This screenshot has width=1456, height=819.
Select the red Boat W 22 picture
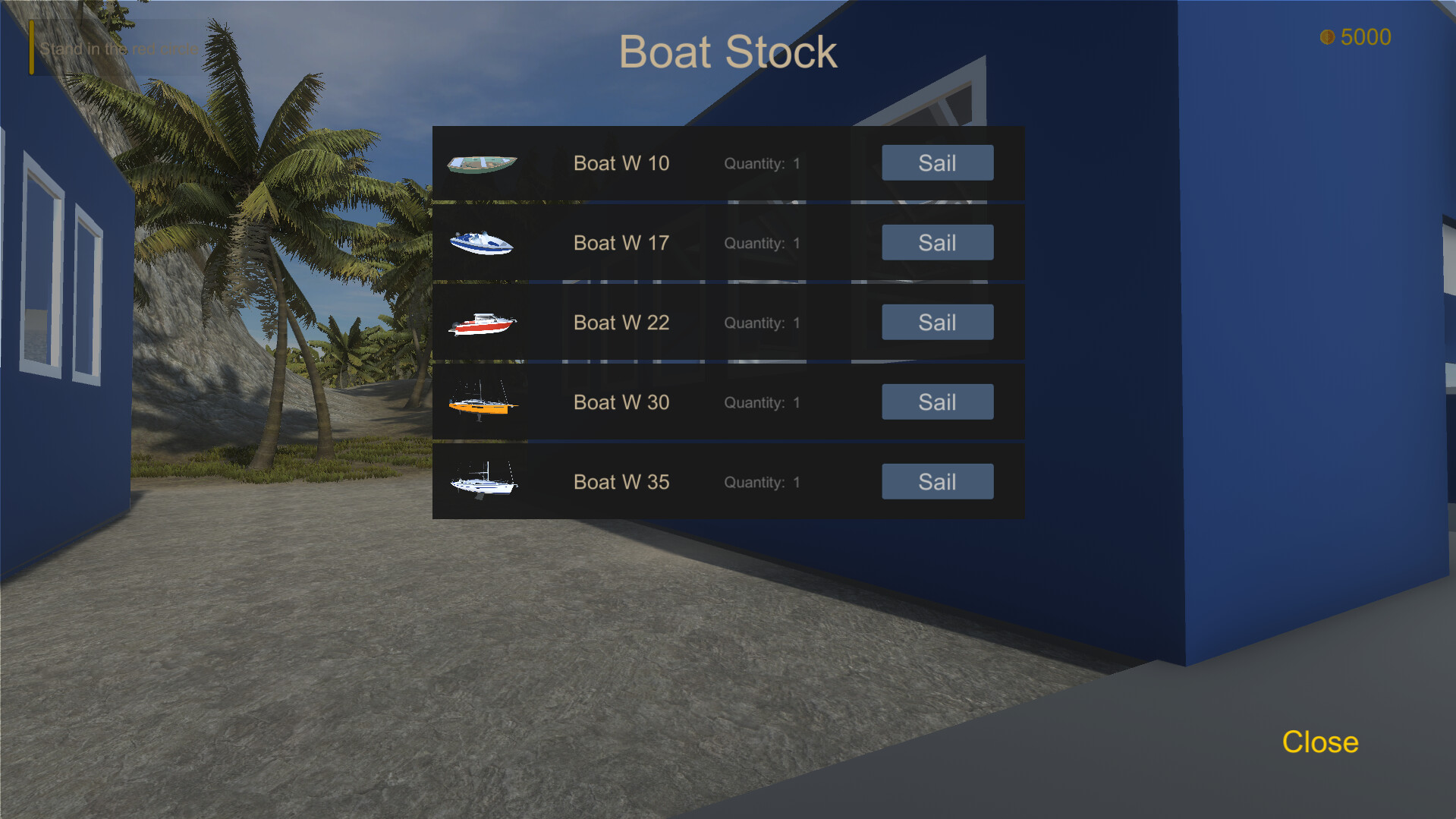click(x=483, y=322)
